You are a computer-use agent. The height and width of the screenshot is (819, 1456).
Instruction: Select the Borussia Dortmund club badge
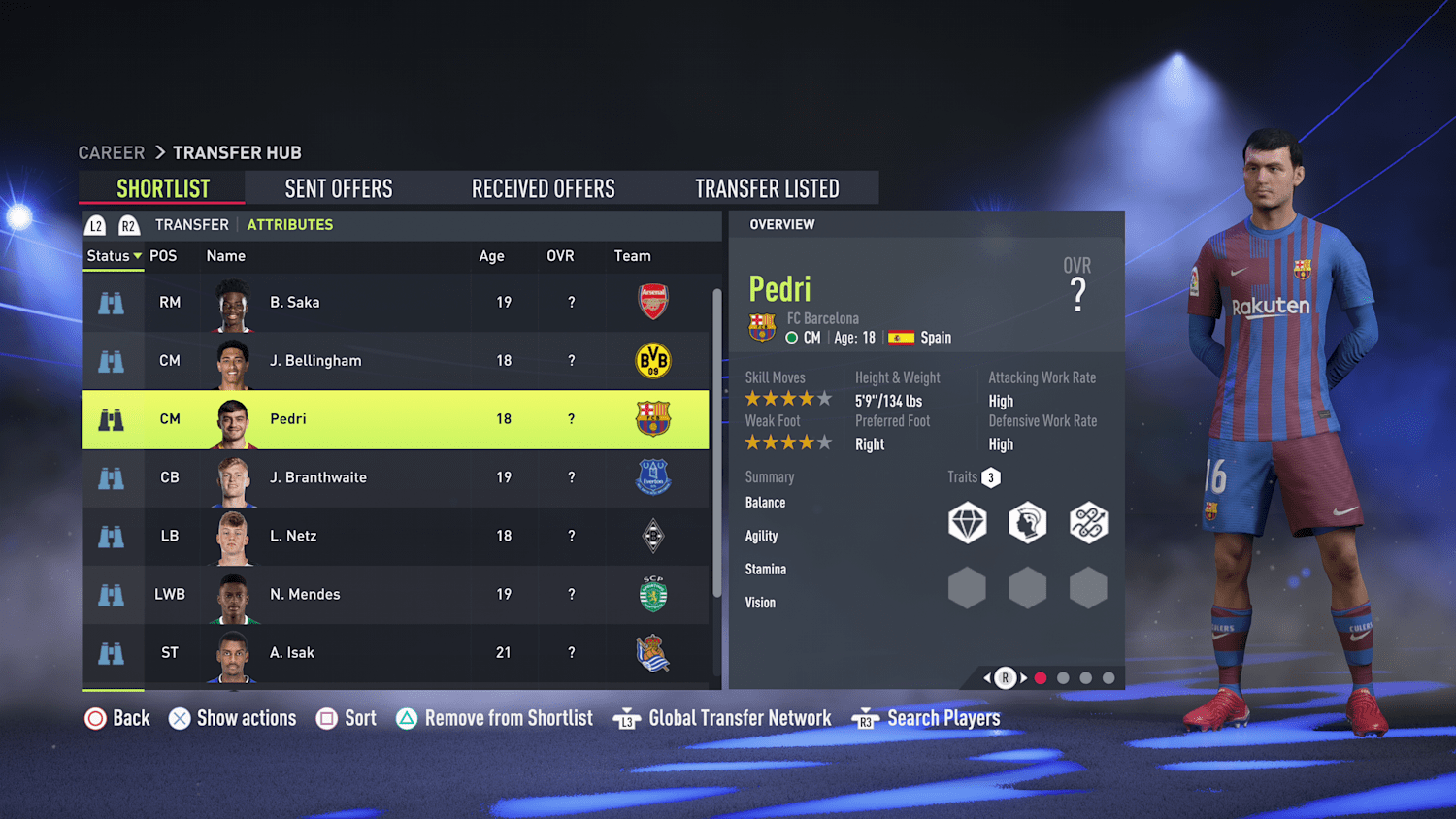point(652,361)
